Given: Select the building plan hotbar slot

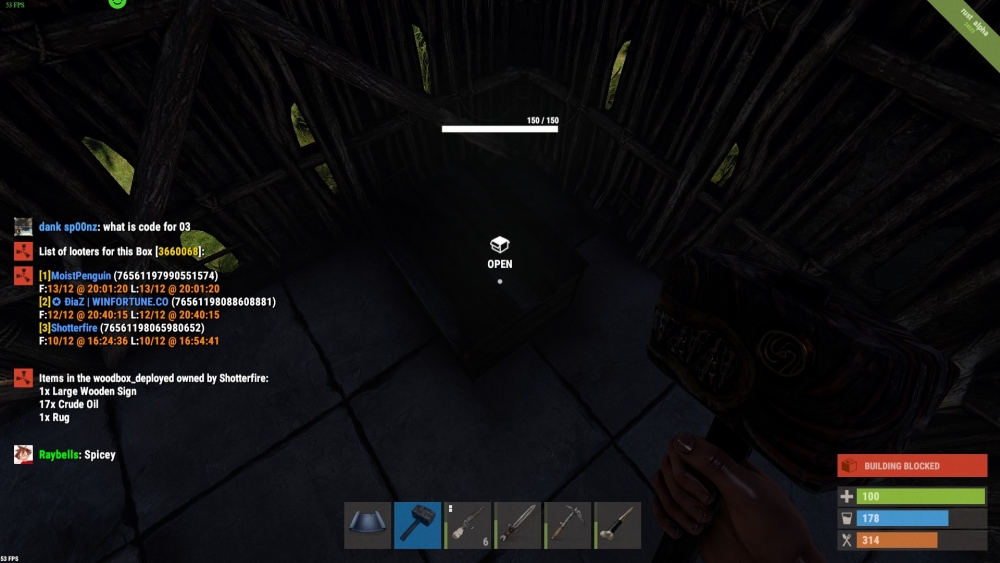Looking at the screenshot, I should (x=367, y=525).
